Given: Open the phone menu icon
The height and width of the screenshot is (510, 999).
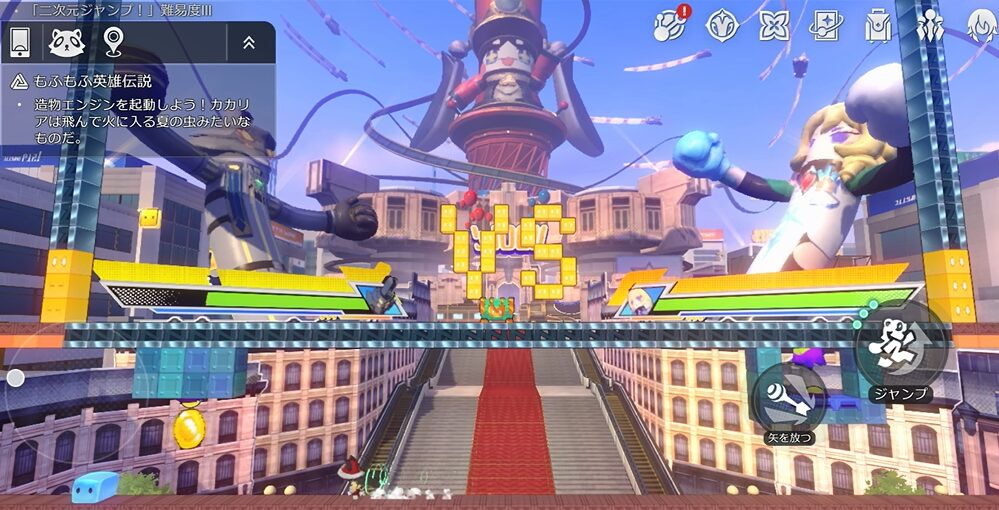Looking at the screenshot, I should click(x=20, y=42).
